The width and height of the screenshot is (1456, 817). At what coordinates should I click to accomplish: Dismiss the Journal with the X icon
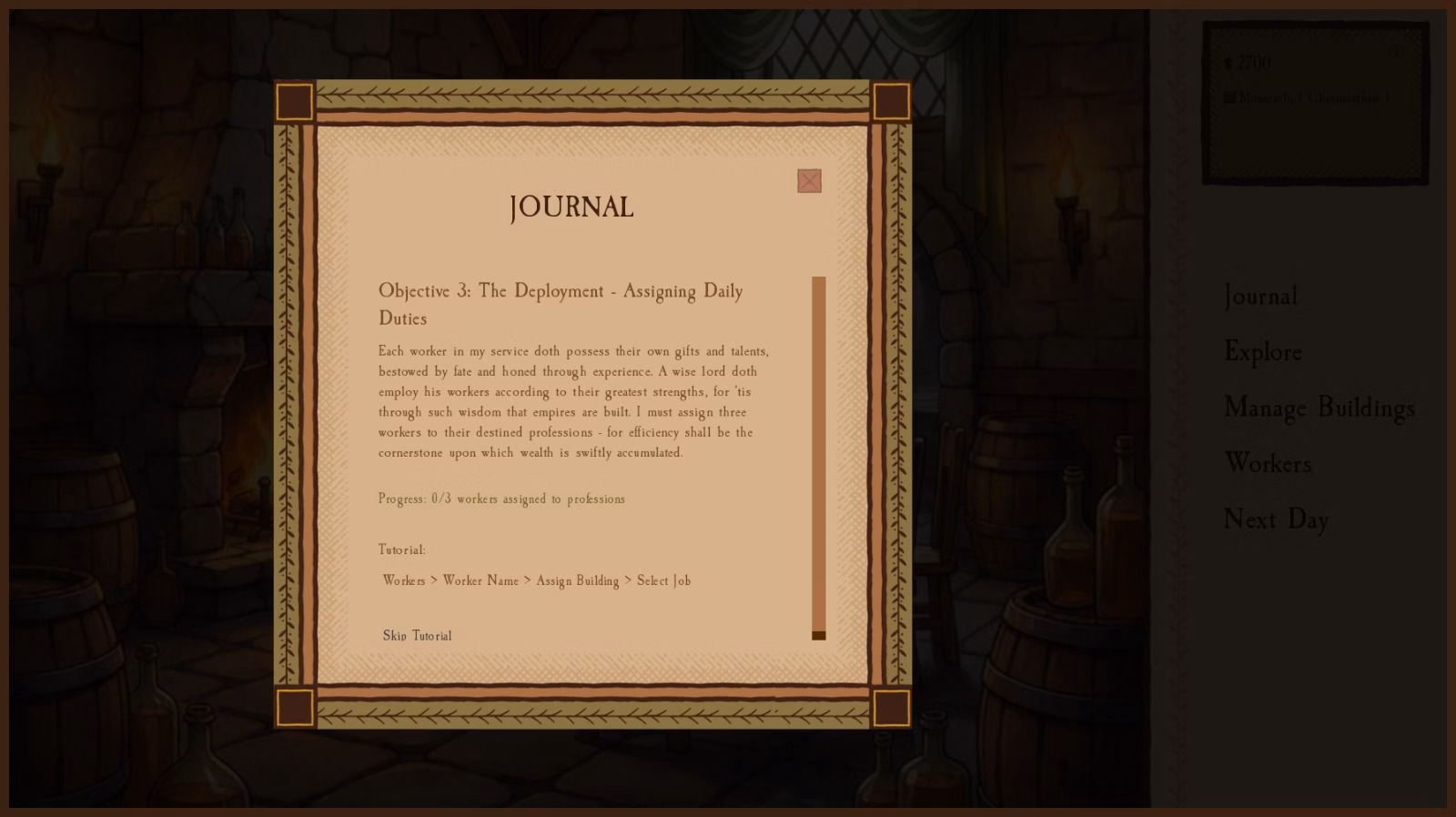(809, 181)
